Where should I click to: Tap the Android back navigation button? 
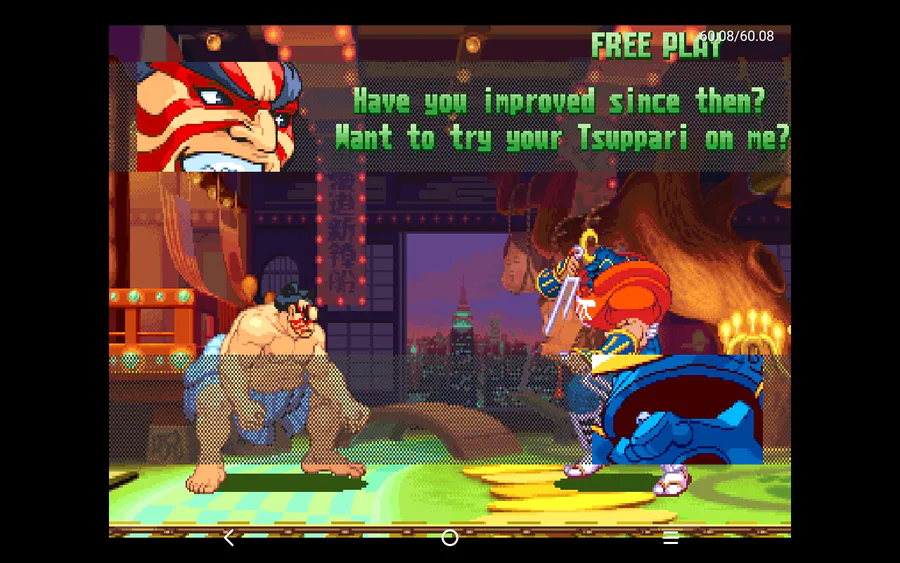229,538
